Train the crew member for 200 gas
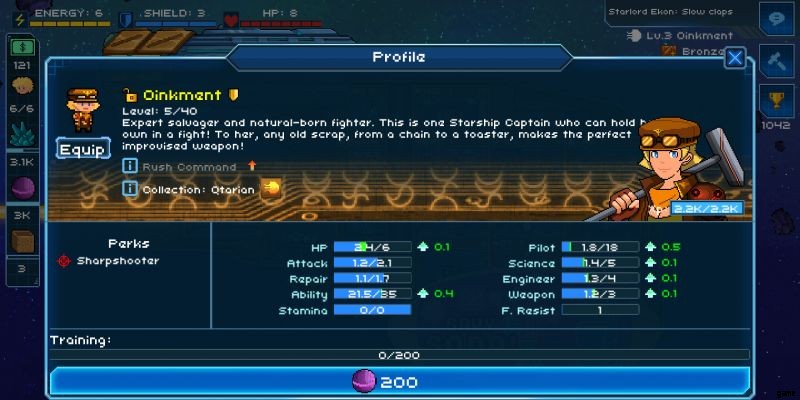This screenshot has height=400, width=800. pyautogui.click(x=400, y=382)
